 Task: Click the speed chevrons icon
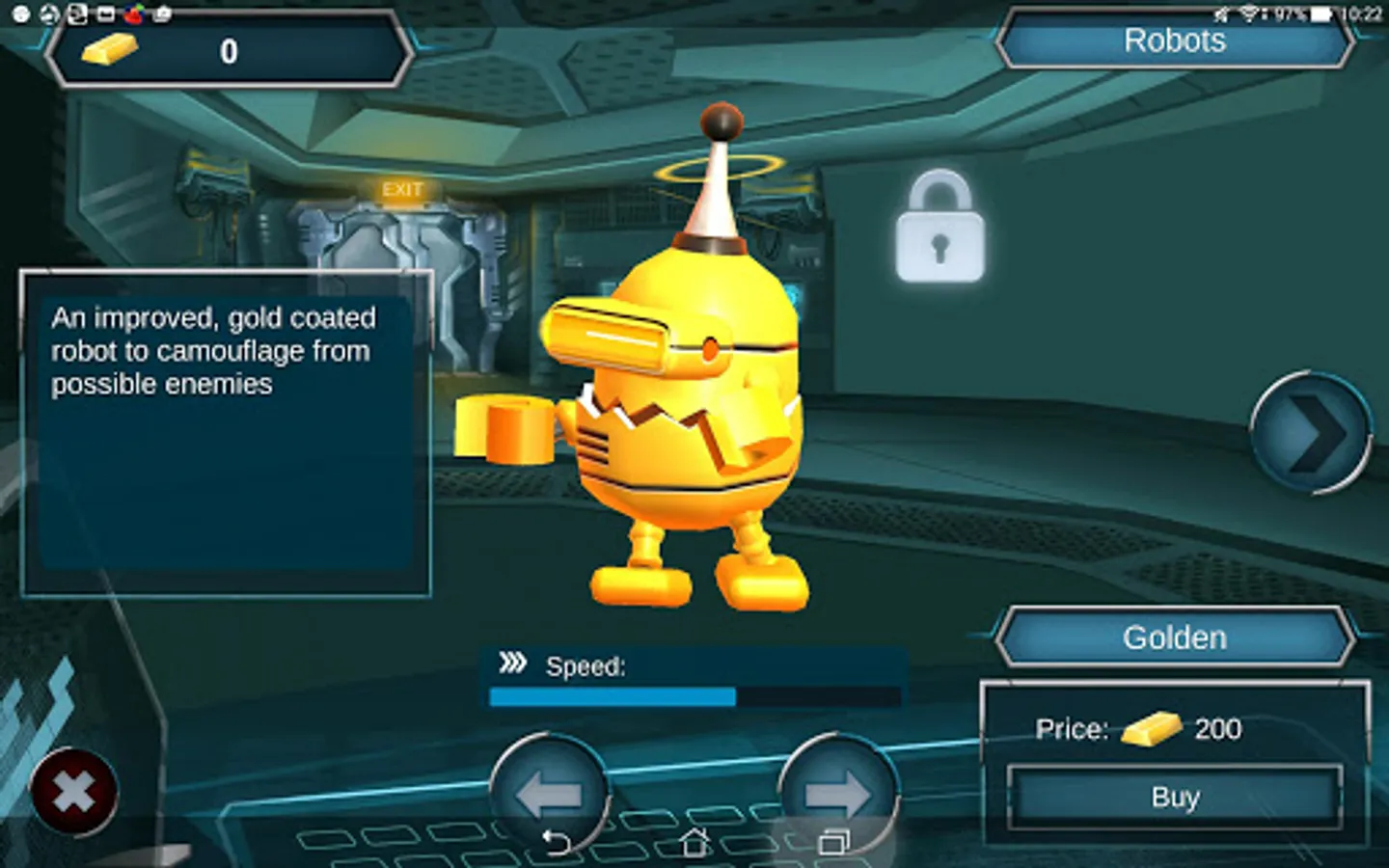coord(515,664)
